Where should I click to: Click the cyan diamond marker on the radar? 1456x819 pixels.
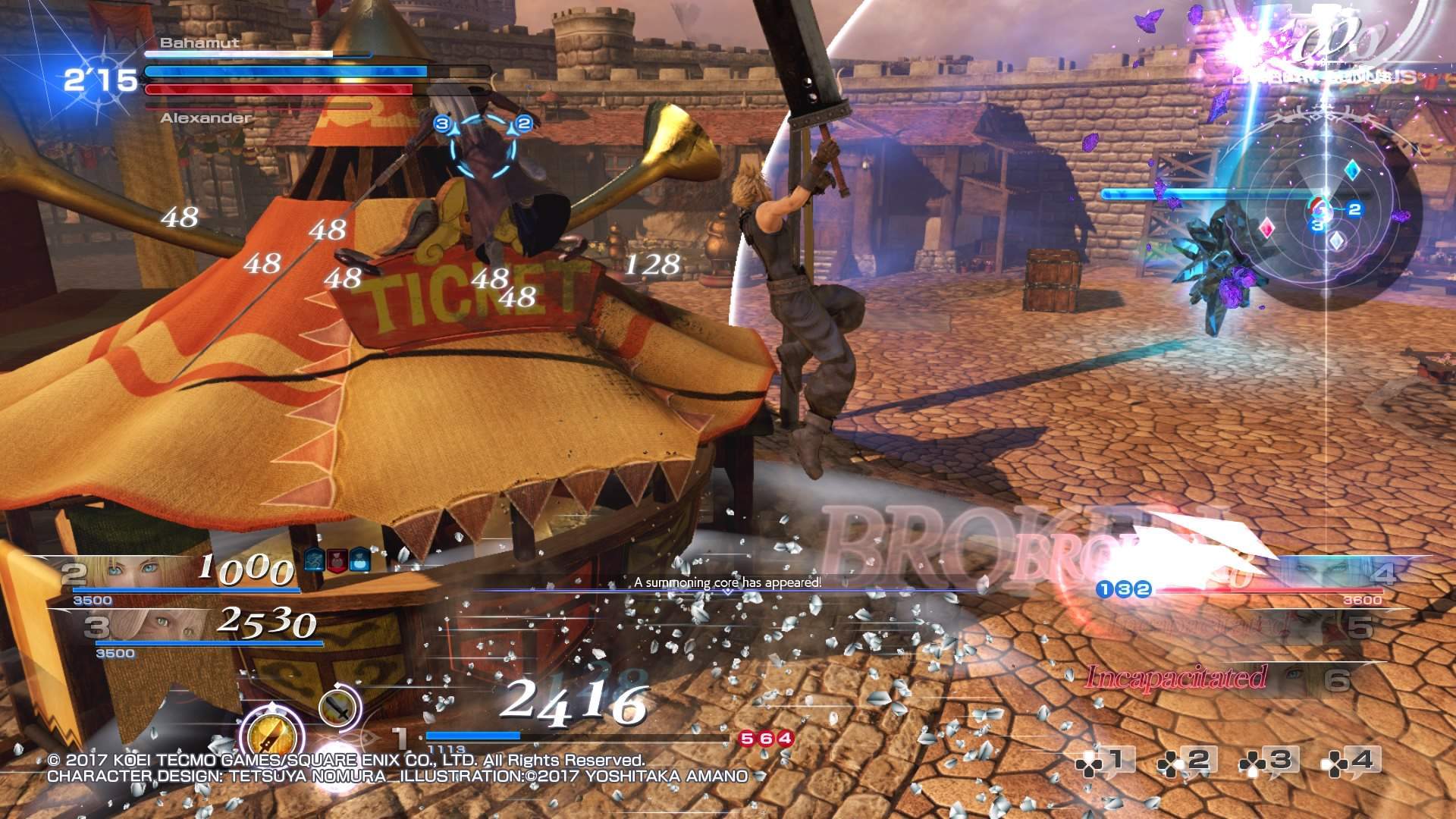[1351, 171]
